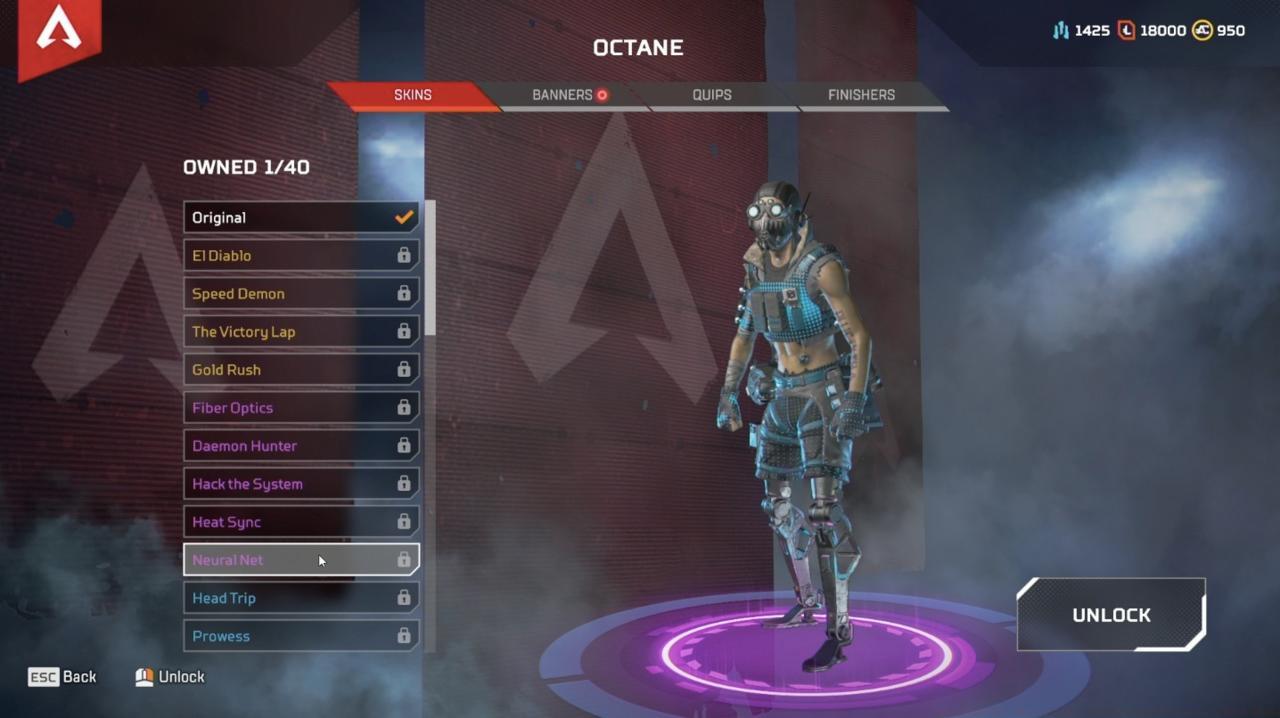Open the Banners tab
Viewport: 1280px width, 718px height.
[568, 95]
